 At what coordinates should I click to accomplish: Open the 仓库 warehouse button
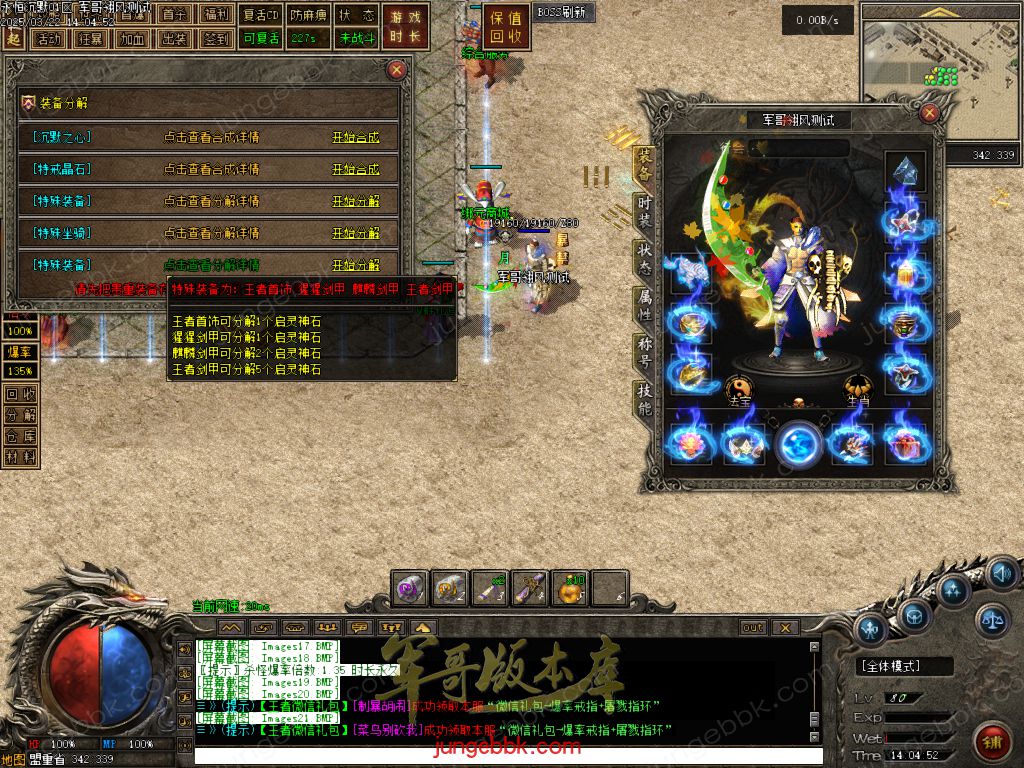pos(21,436)
